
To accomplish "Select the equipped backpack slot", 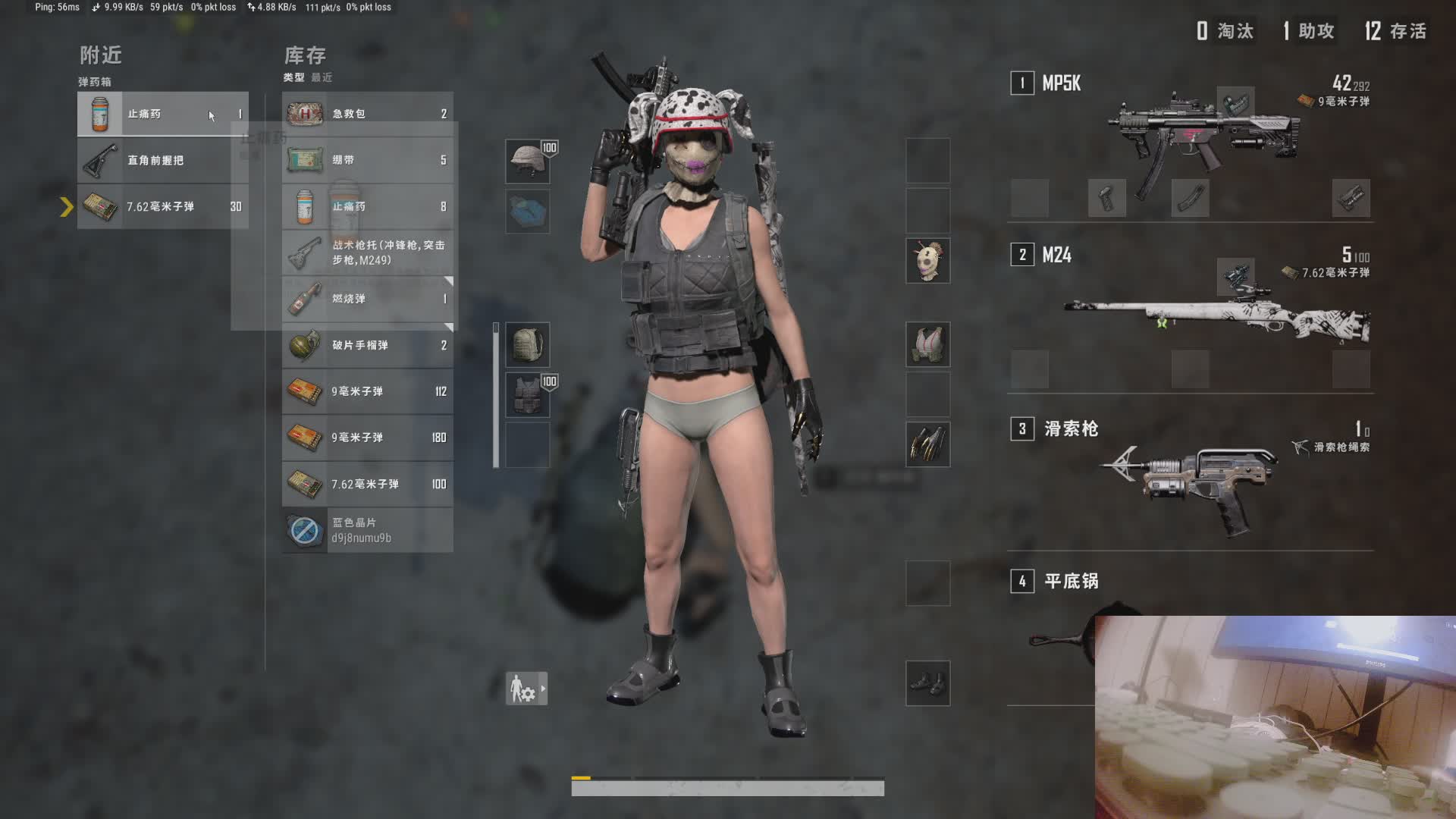I will [528, 345].
